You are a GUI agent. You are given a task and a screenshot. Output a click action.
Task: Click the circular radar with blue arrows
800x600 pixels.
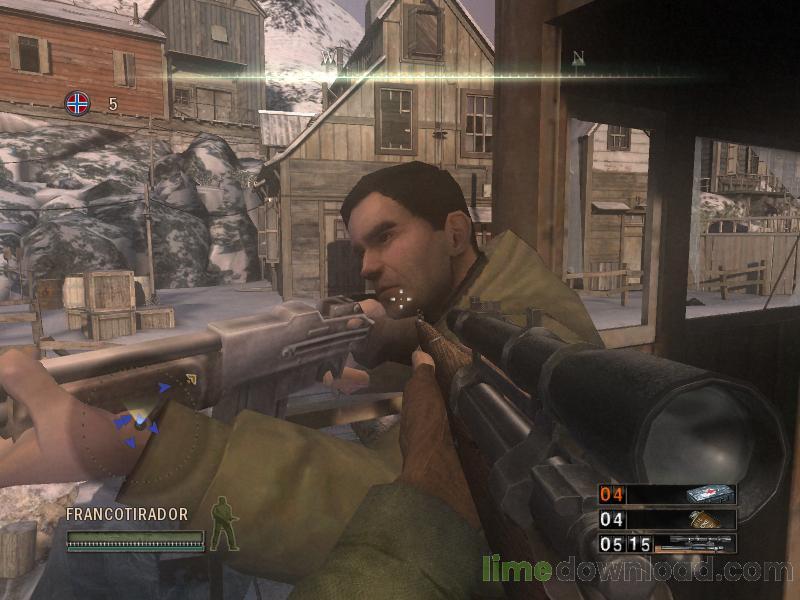[141, 425]
